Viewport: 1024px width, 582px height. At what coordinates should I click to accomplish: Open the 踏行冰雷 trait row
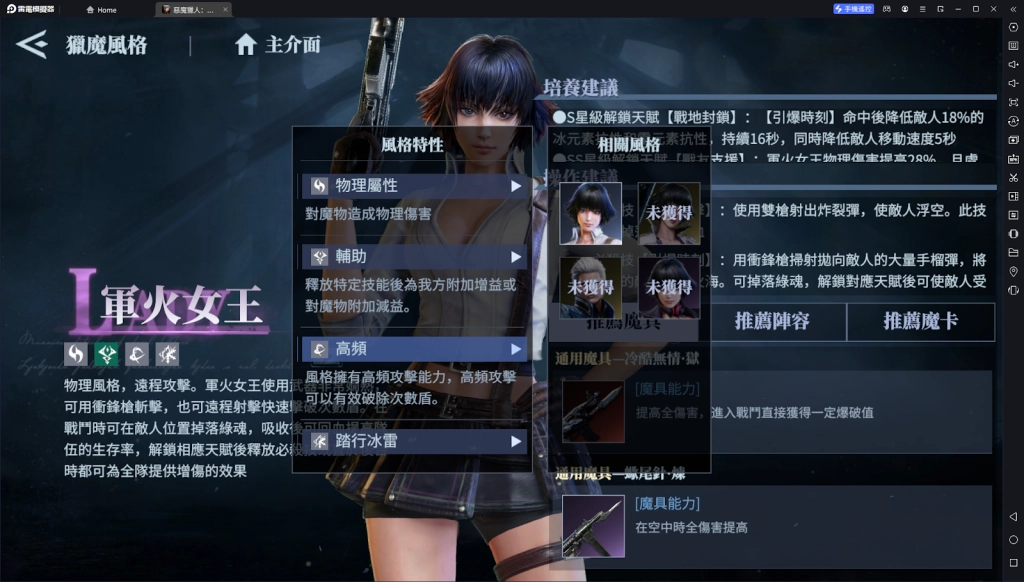pos(414,441)
